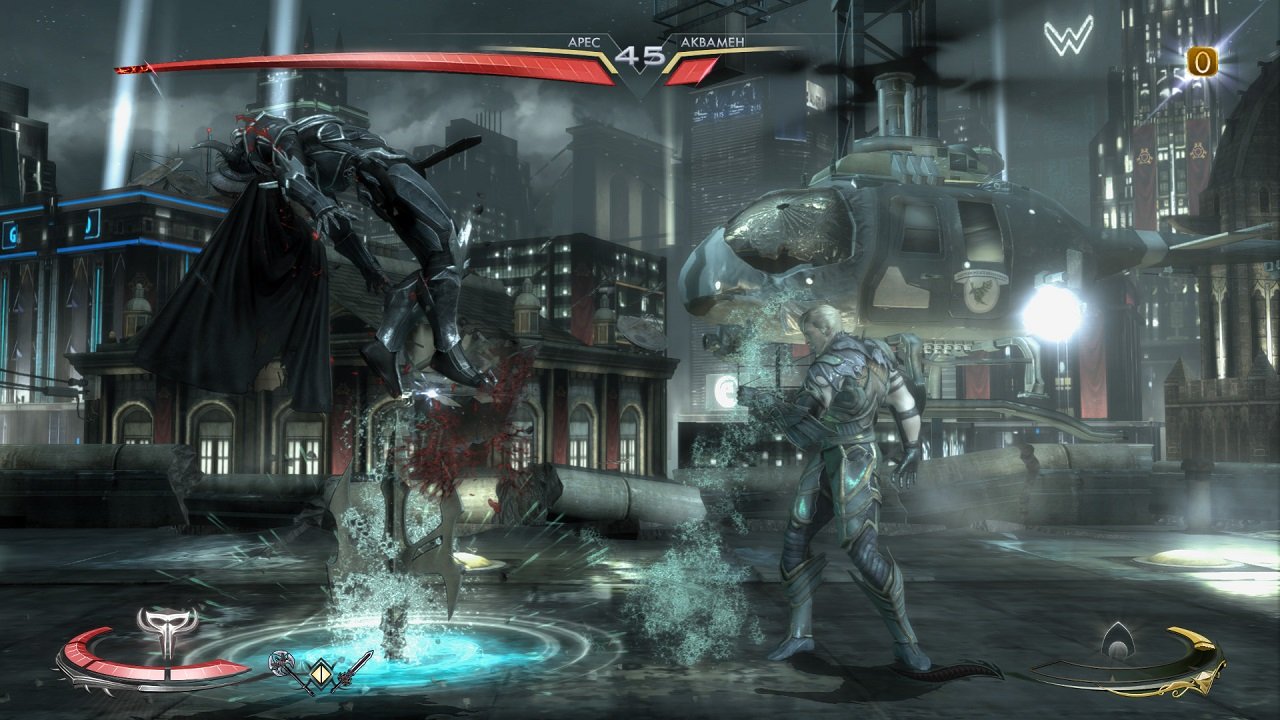Select the АРЕС name label
The height and width of the screenshot is (720, 1280).
pyautogui.click(x=585, y=42)
